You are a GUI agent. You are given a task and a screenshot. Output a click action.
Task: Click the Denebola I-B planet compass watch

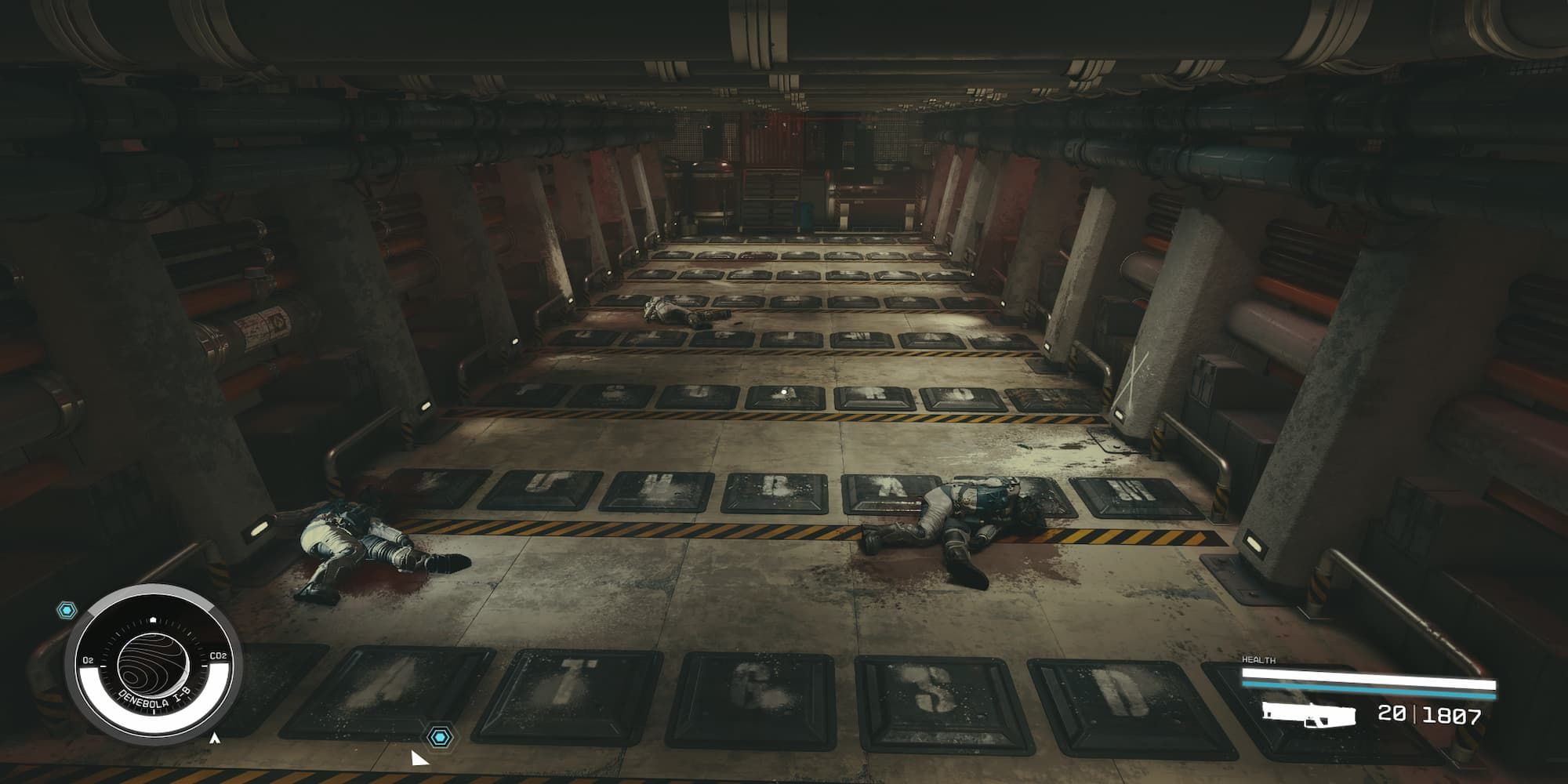(153, 666)
